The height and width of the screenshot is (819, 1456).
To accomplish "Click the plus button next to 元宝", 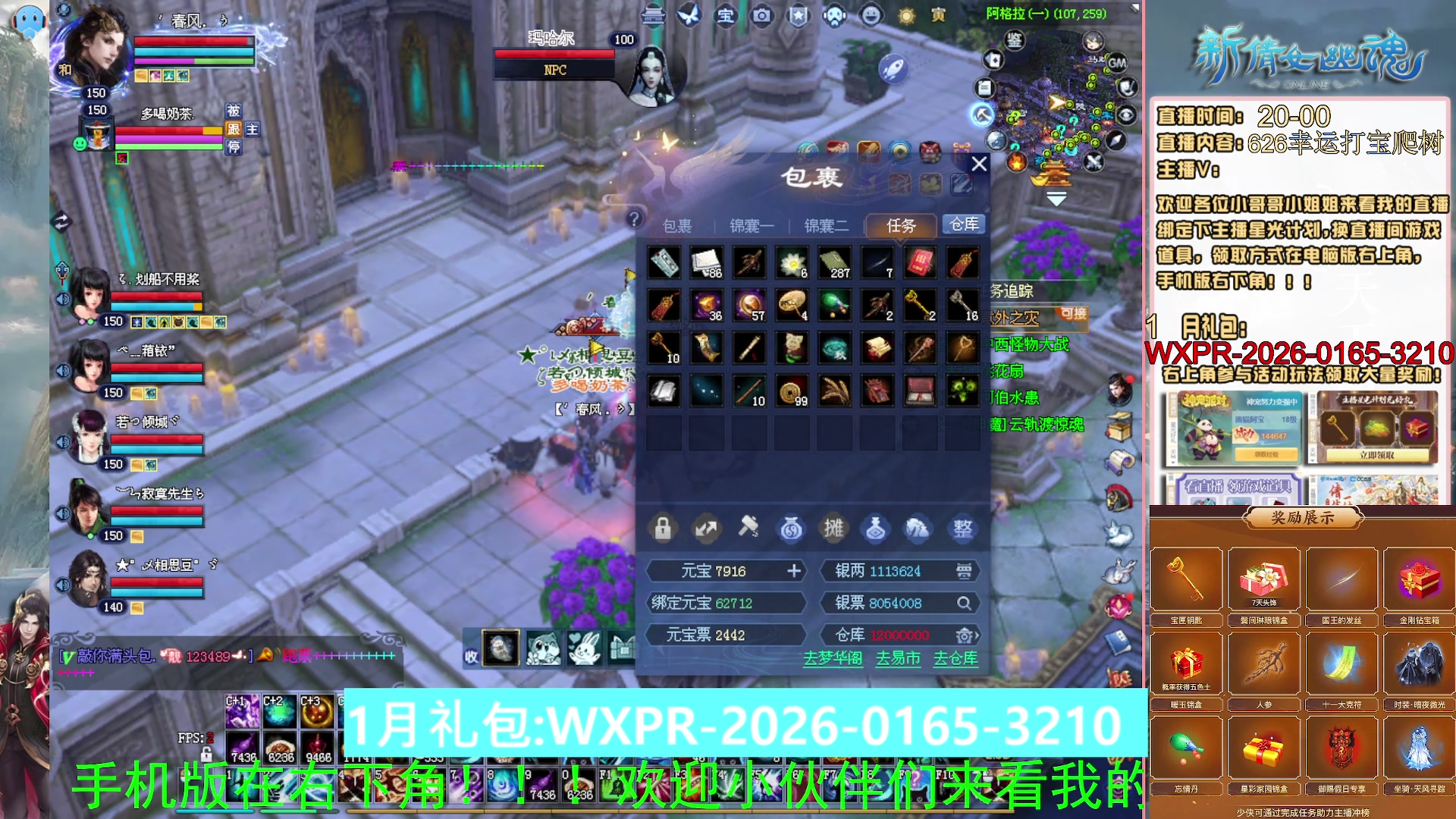I will [x=793, y=571].
